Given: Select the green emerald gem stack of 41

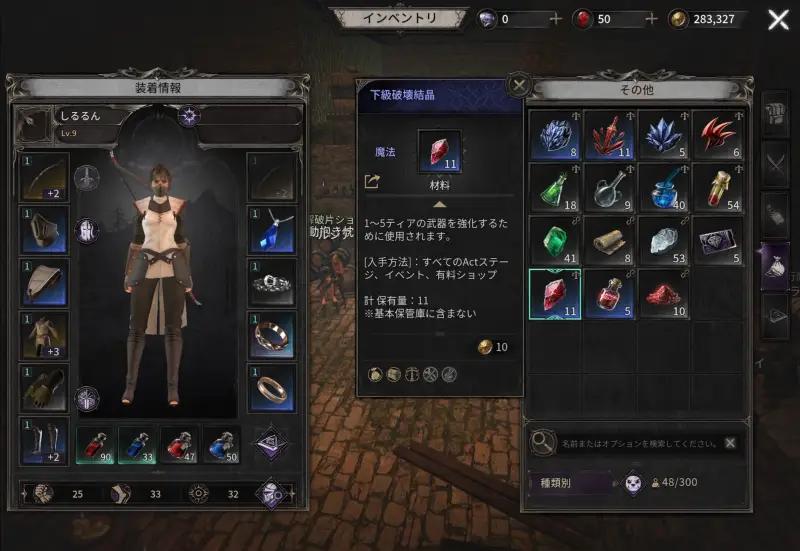Looking at the screenshot, I should (553, 241).
